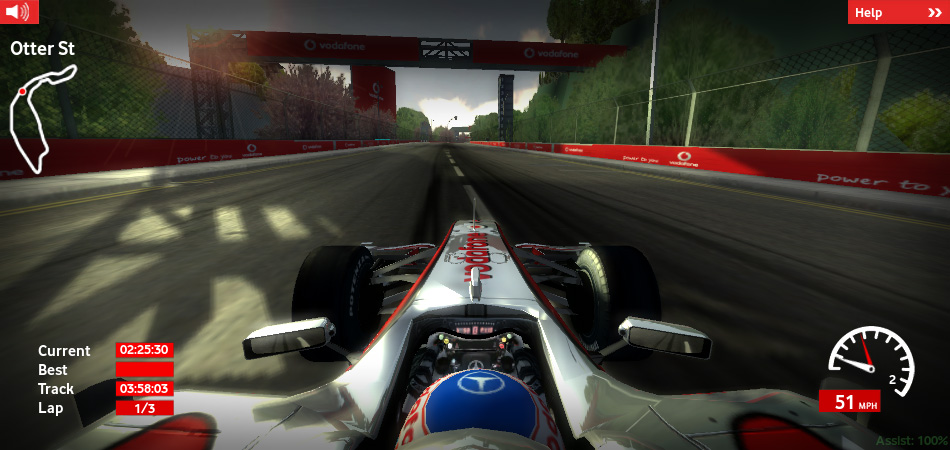Toggle the sound speaker button

coord(19,12)
